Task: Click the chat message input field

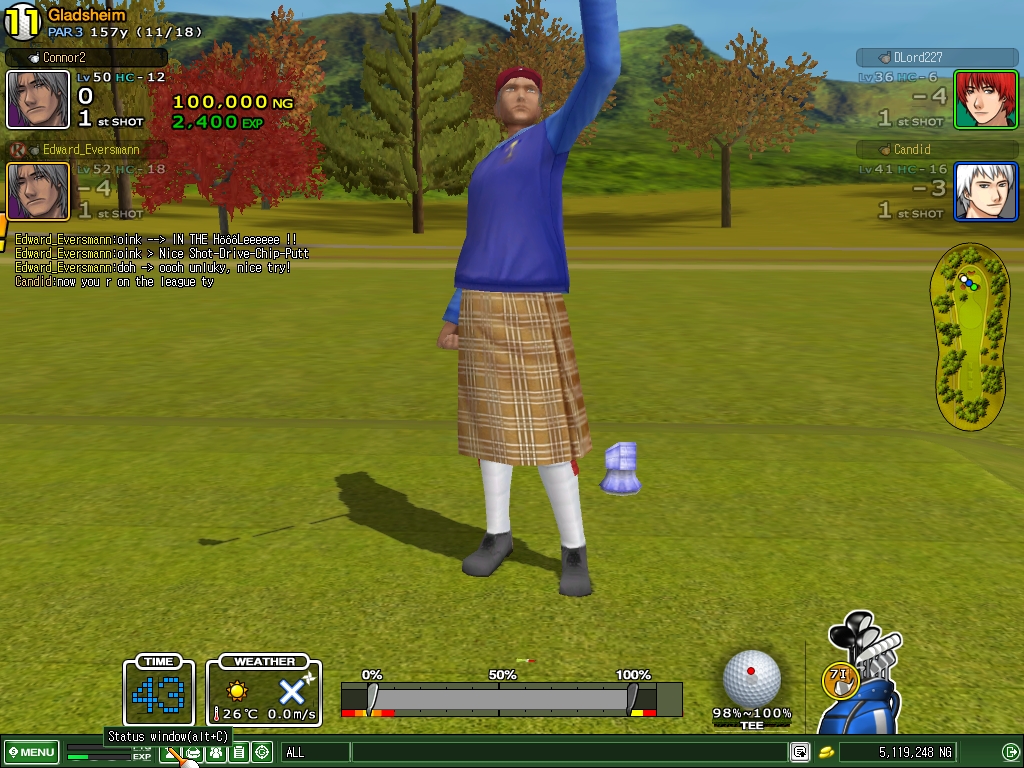Action: click(570, 752)
